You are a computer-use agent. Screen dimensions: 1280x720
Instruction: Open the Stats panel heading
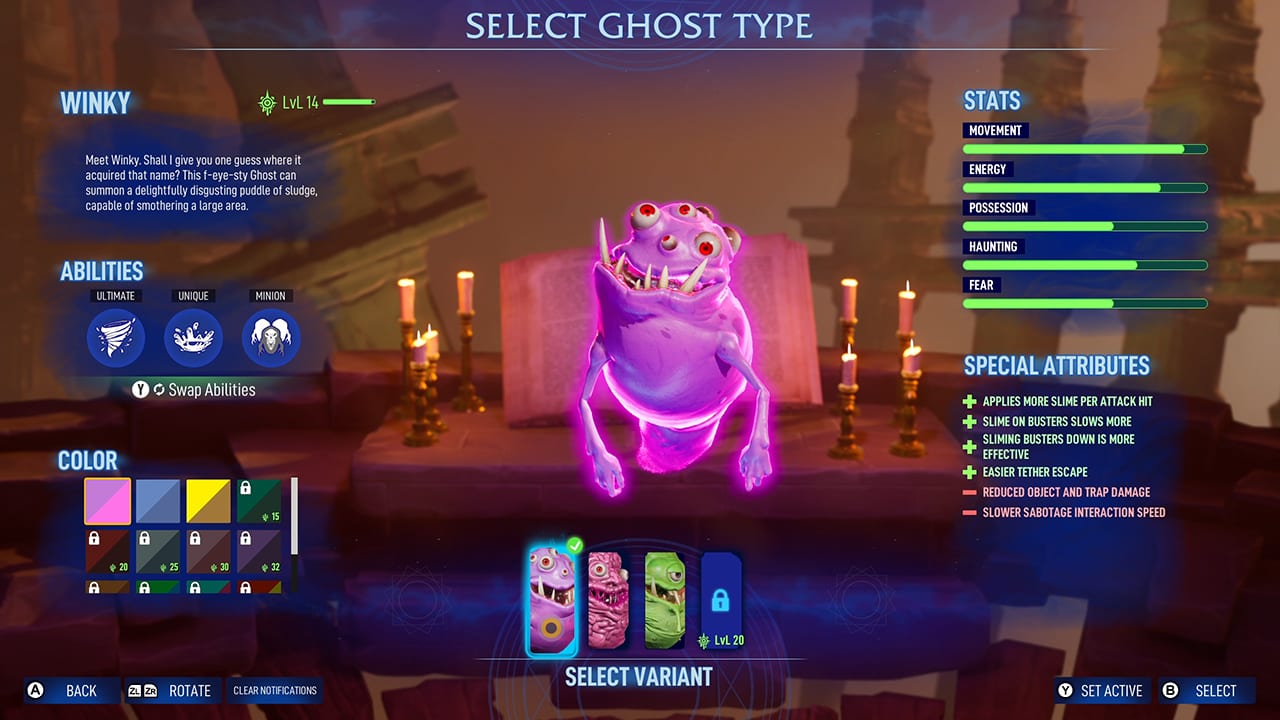[990, 100]
